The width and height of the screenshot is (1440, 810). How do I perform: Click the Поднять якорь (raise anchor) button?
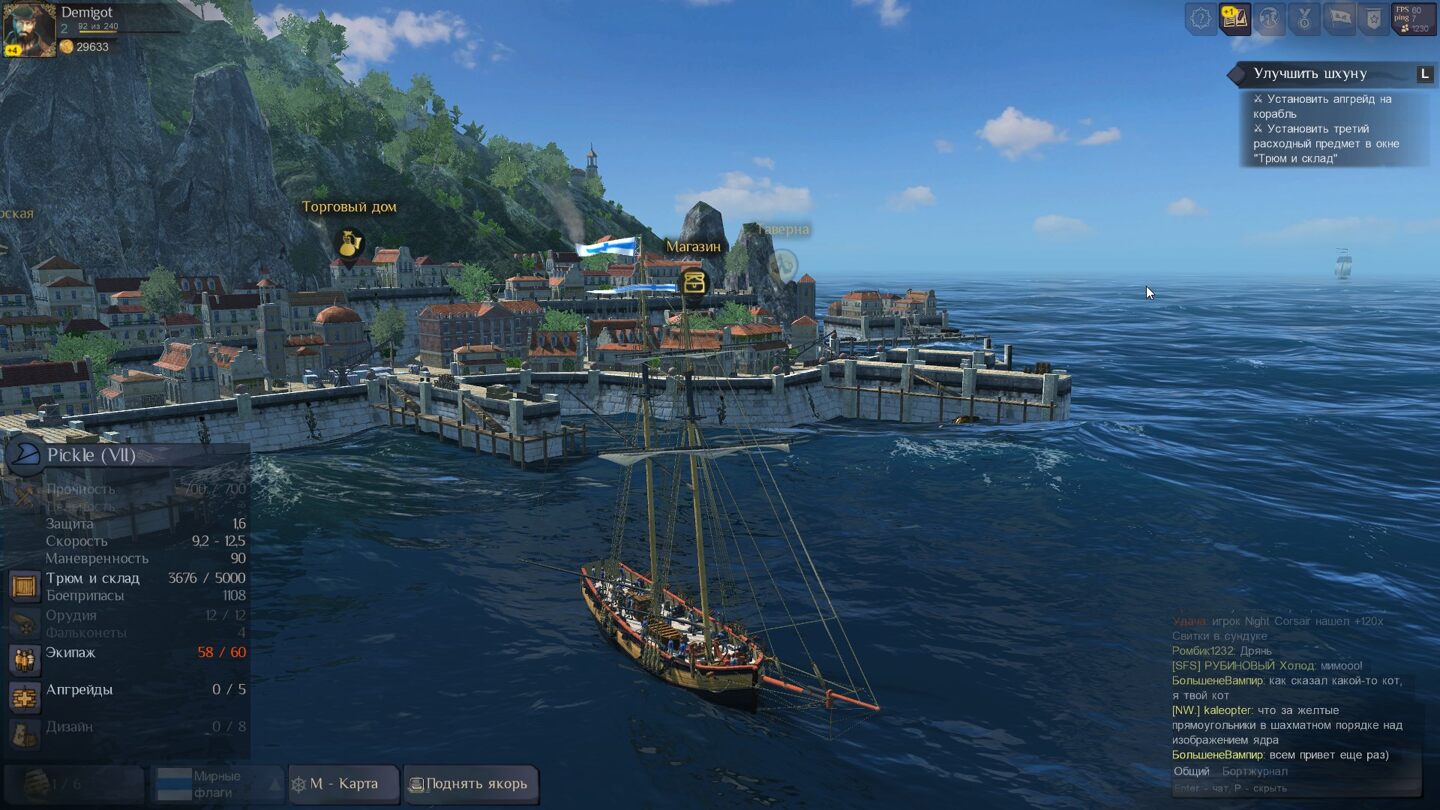470,784
